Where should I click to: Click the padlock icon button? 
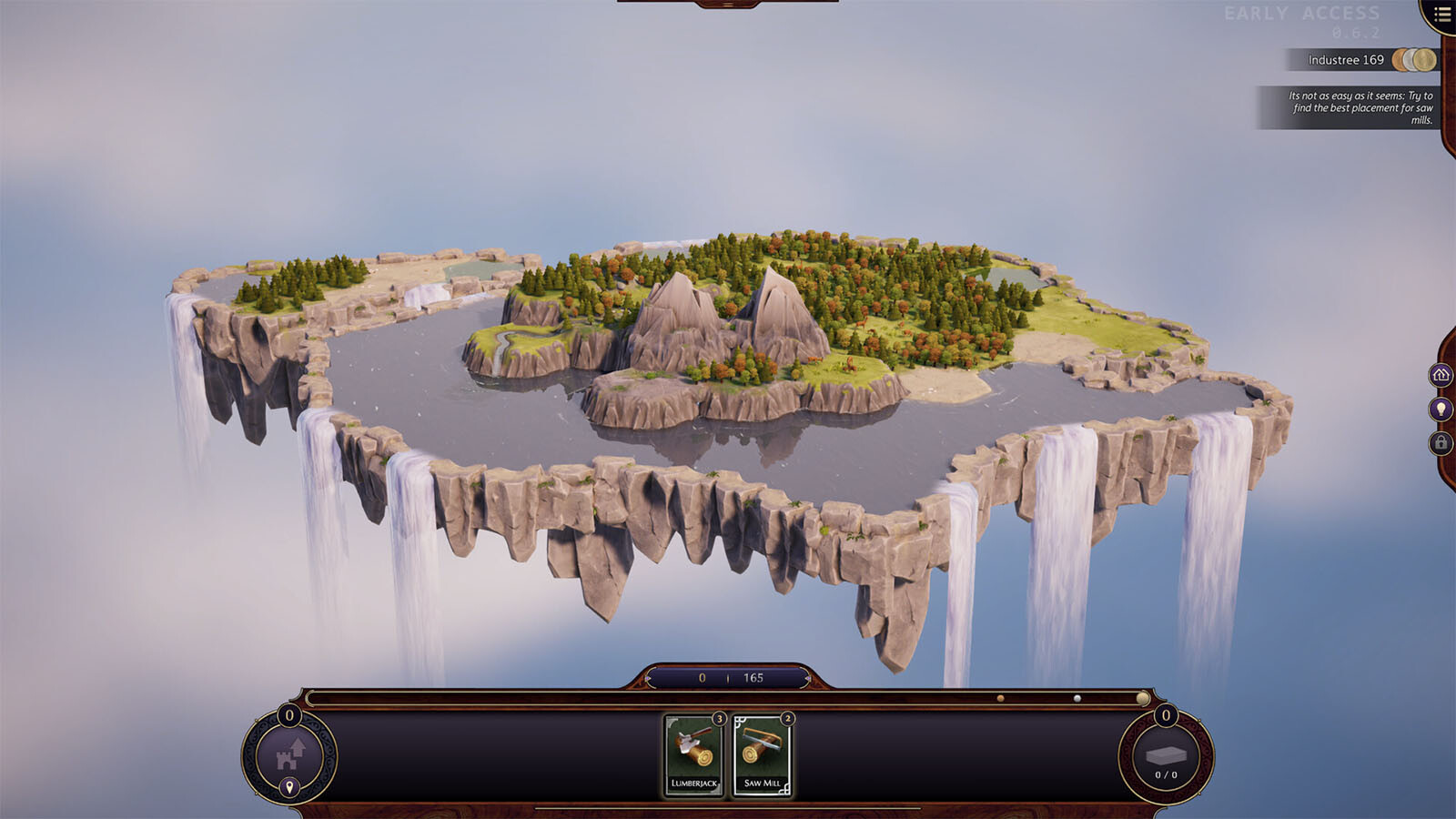click(1441, 443)
